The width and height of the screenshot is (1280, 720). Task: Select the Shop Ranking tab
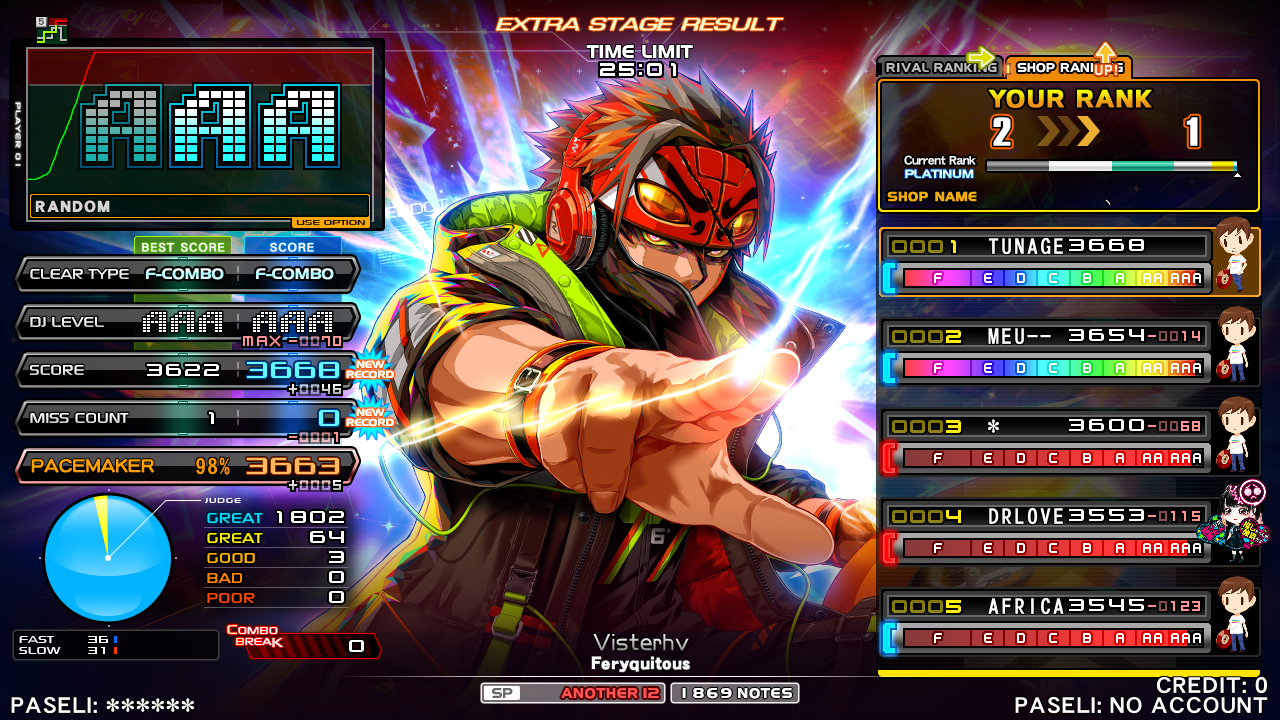1066,68
